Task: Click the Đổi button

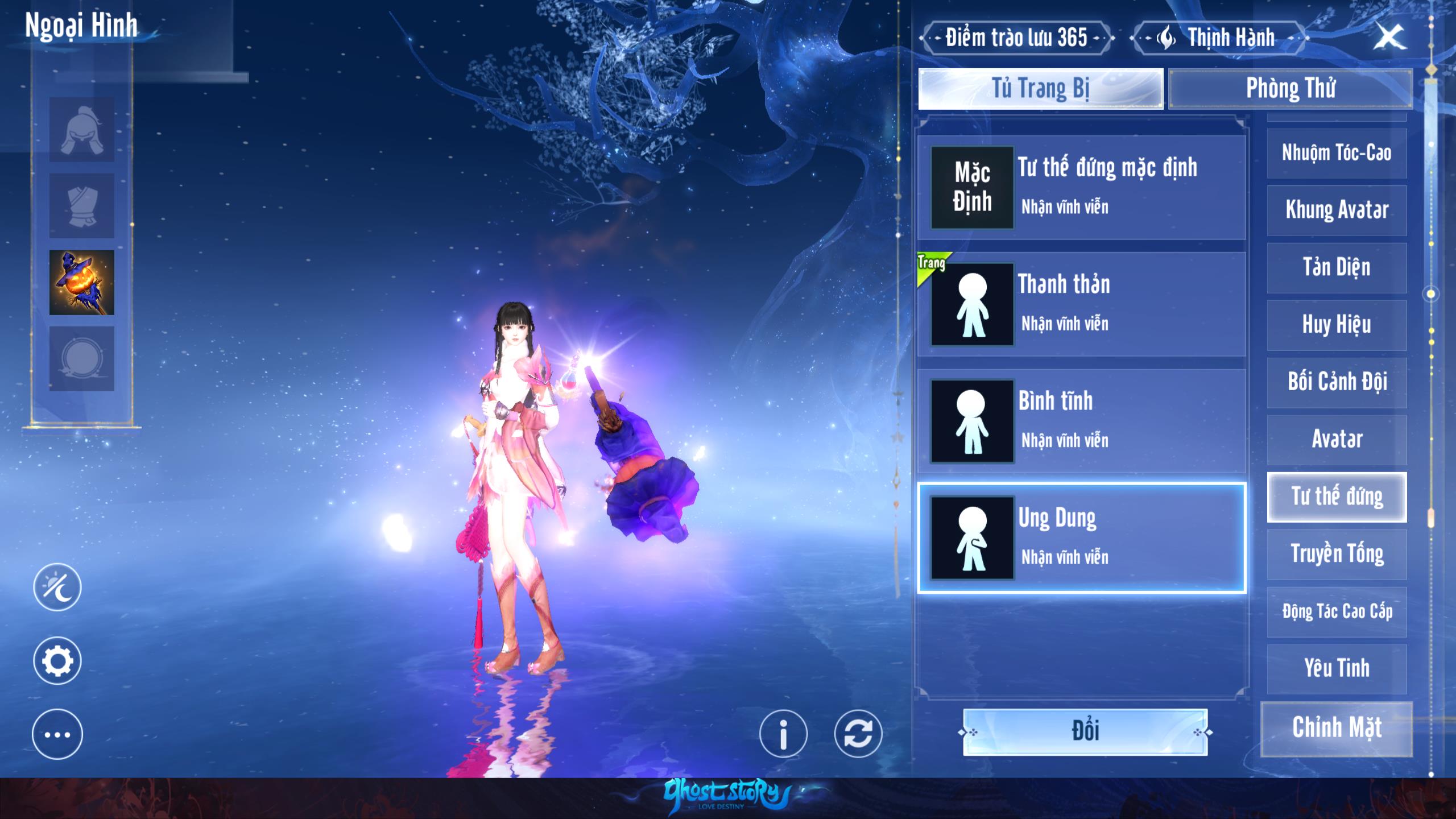Action: coord(1085,731)
